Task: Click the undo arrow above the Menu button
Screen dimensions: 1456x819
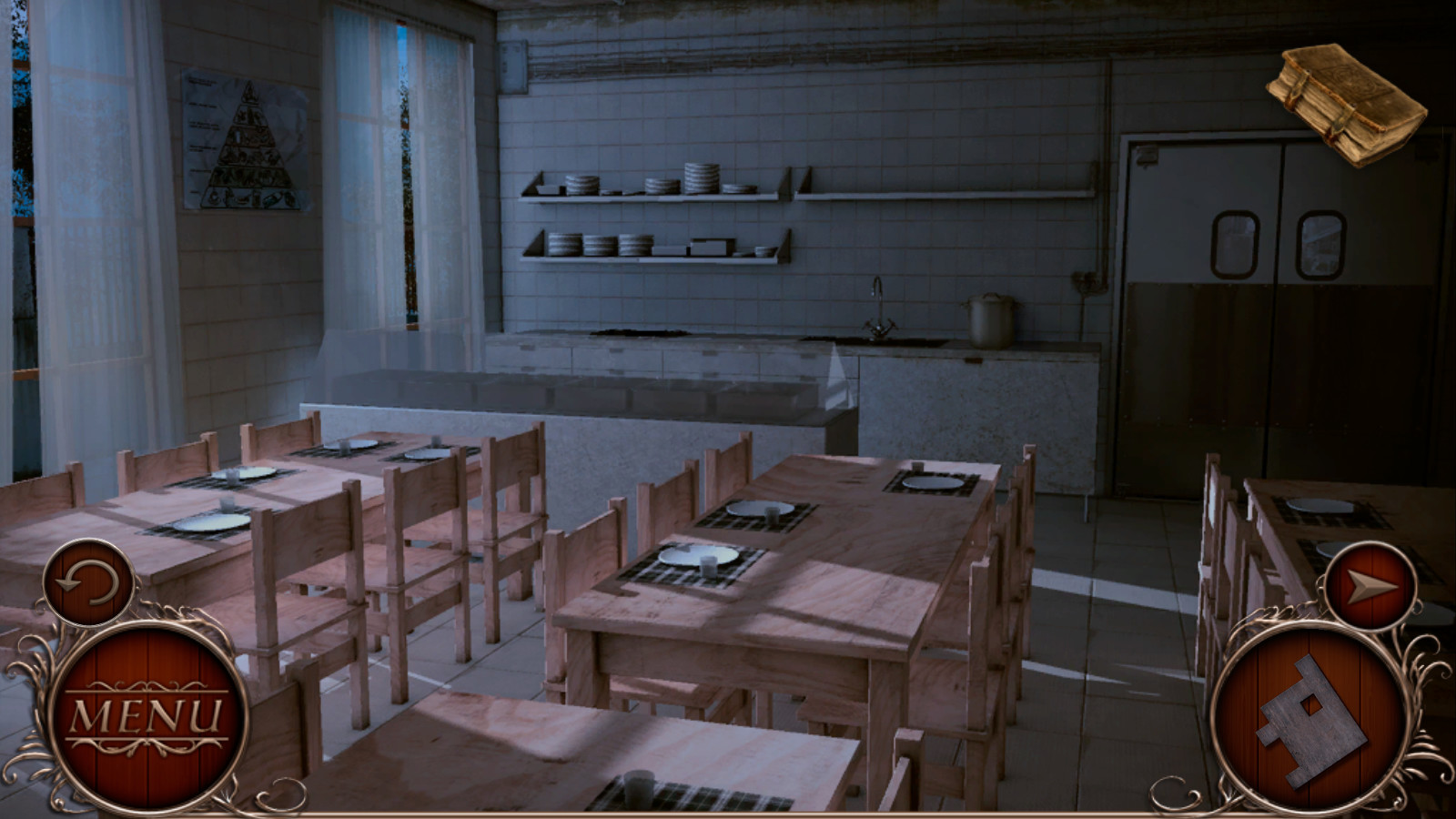Action: [88, 581]
